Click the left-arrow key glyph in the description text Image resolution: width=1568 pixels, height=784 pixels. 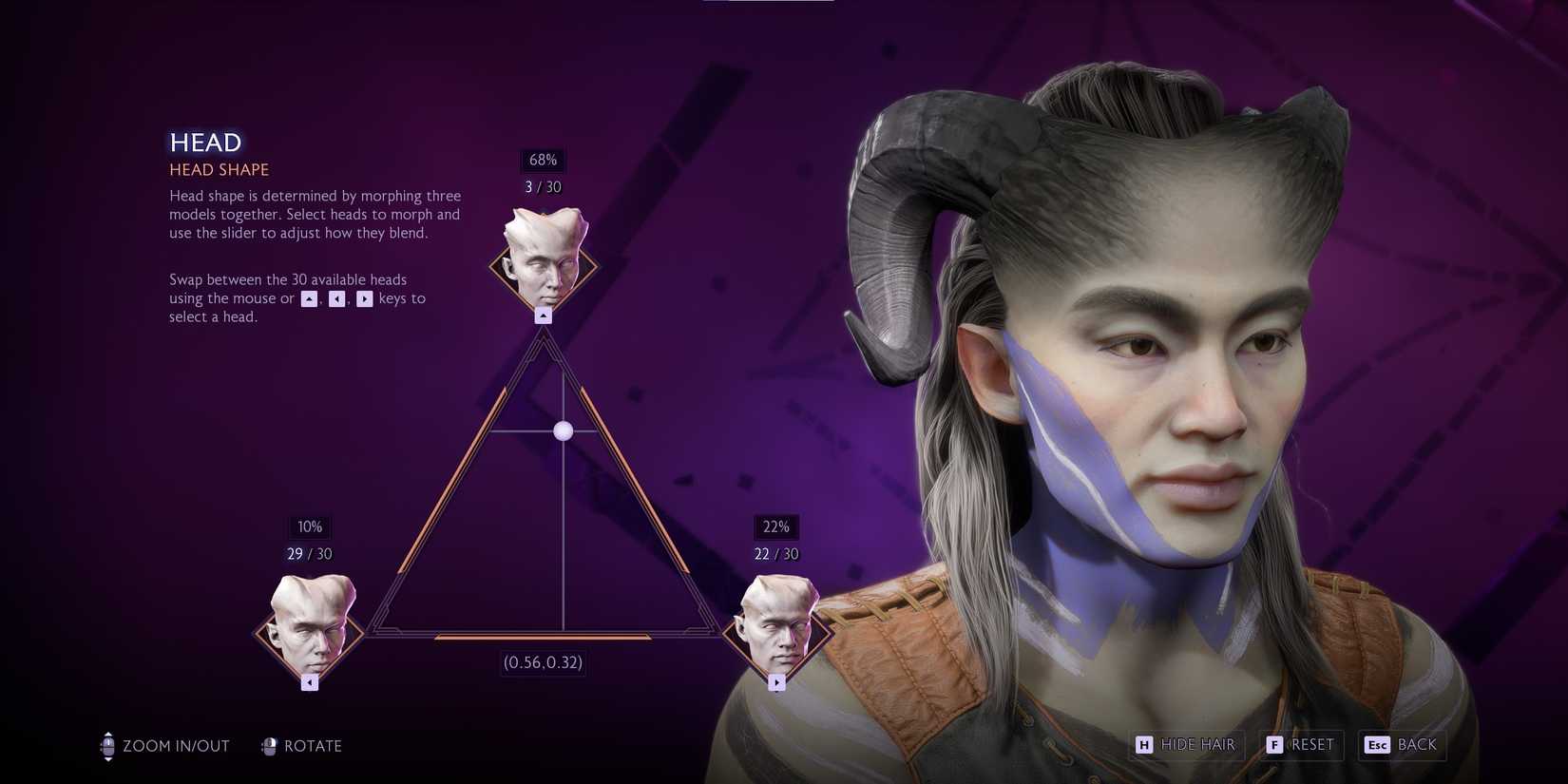coord(337,298)
